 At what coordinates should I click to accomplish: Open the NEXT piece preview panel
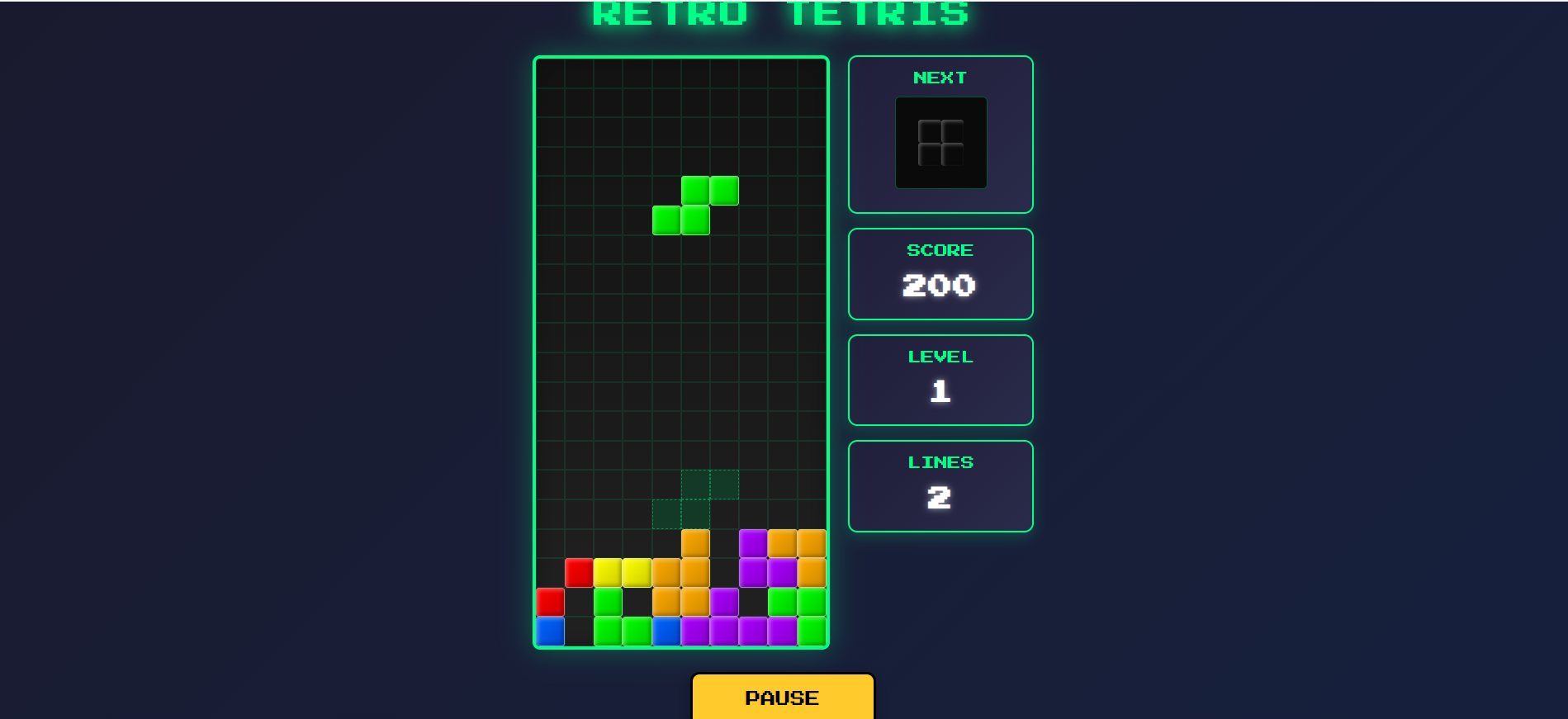click(940, 132)
